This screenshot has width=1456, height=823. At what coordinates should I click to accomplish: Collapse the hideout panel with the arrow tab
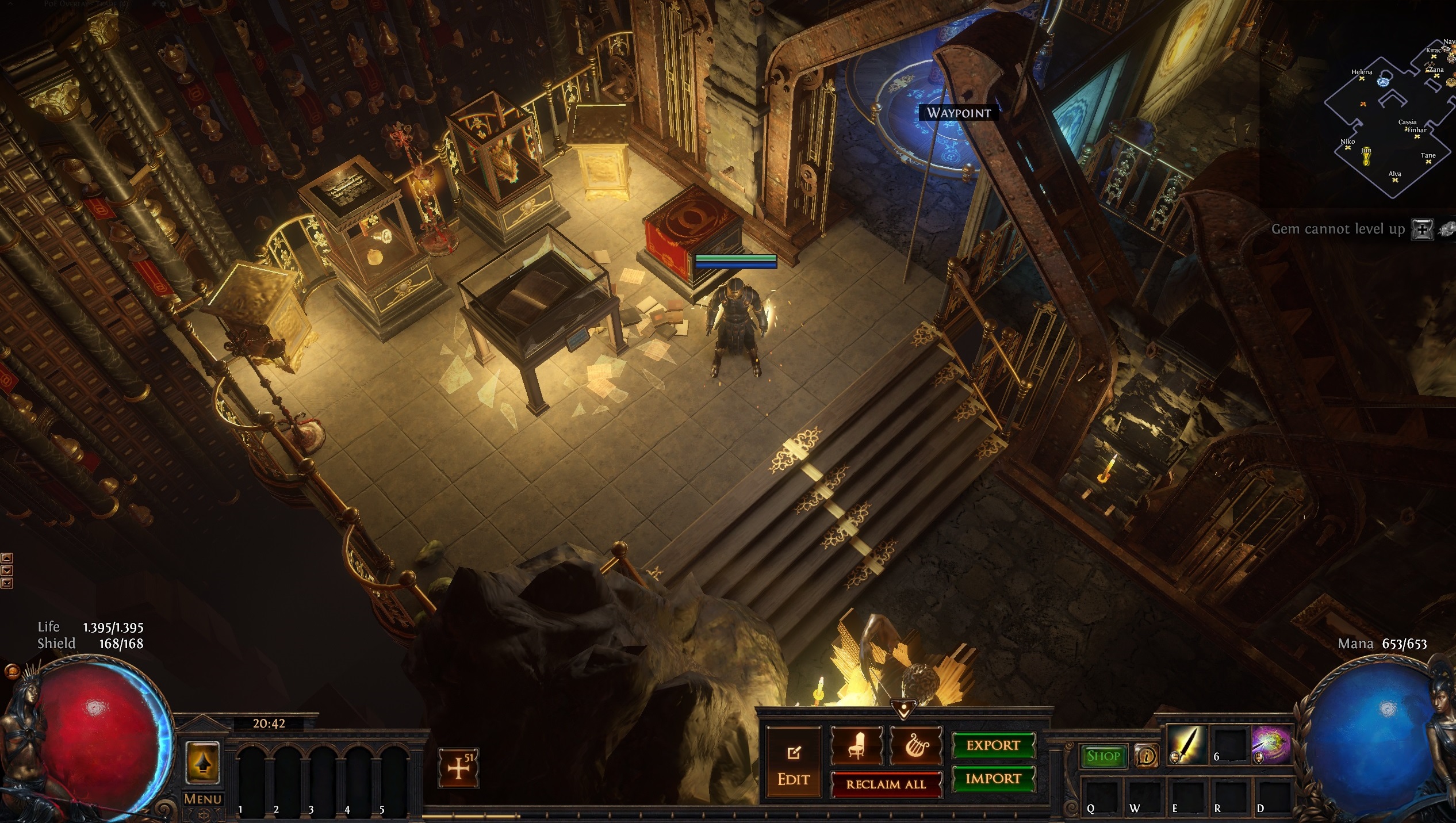pos(903,710)
